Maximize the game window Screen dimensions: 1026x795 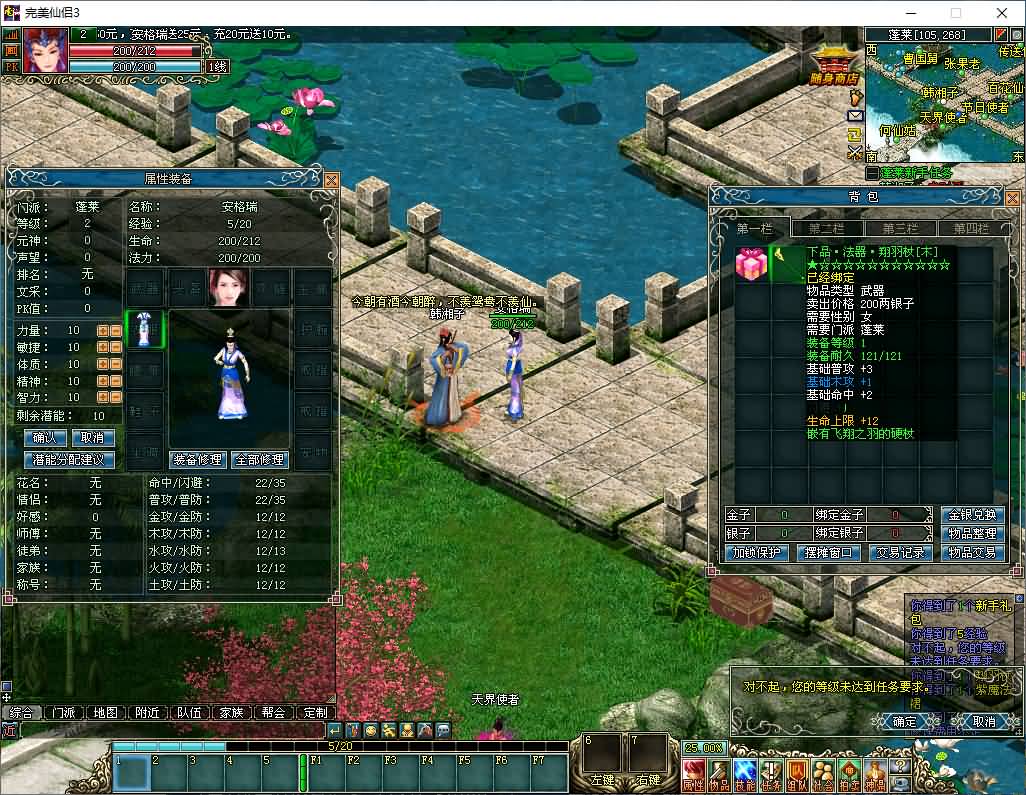point(955,13)
